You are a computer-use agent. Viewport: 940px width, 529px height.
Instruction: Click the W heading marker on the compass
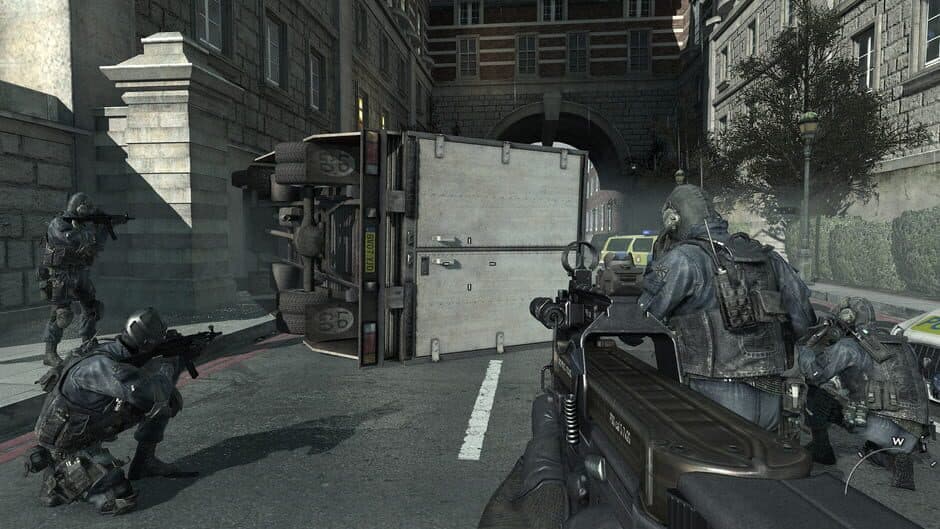(897, 440)
